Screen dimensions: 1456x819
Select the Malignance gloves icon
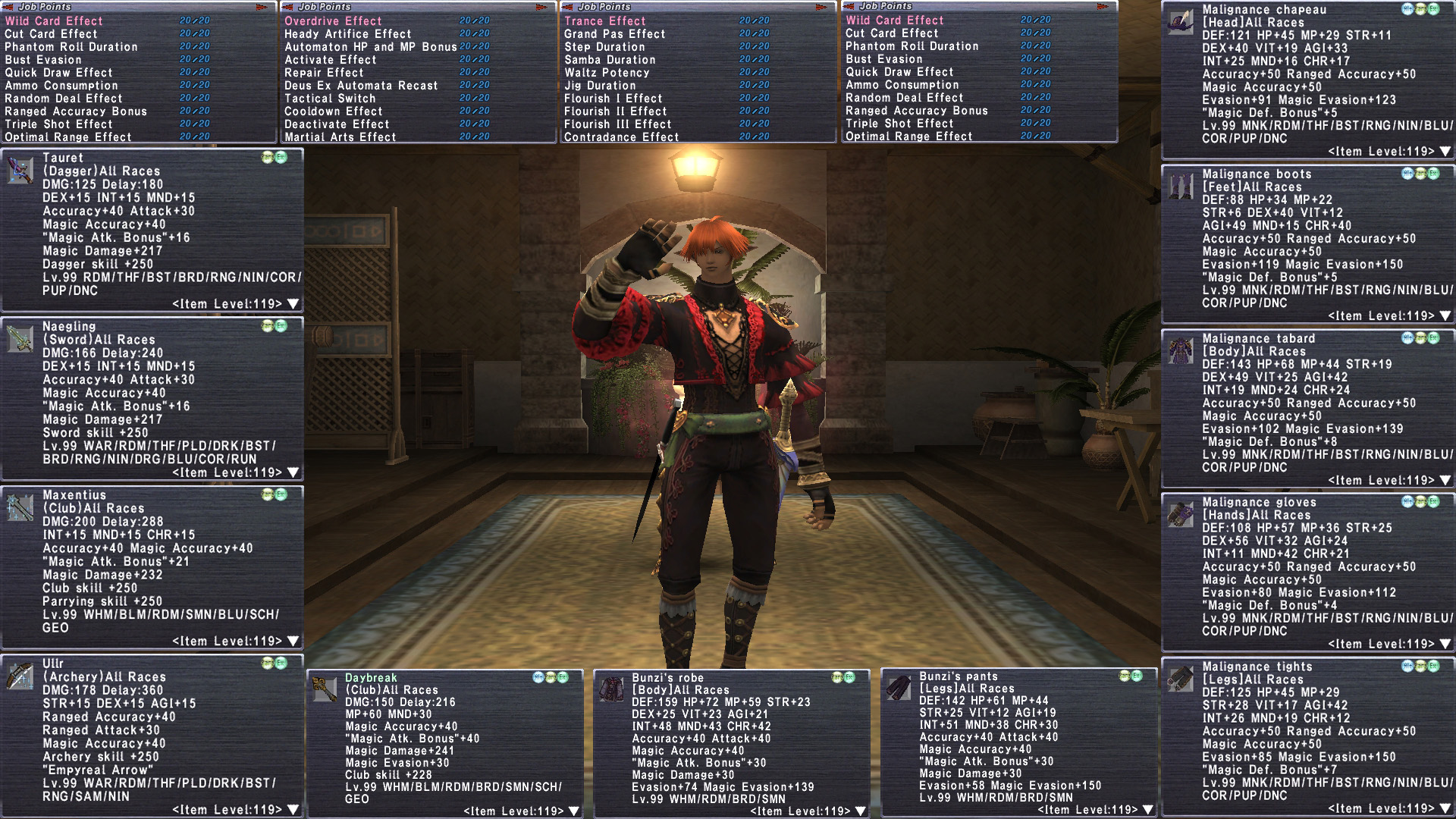tap(1180, 514)
